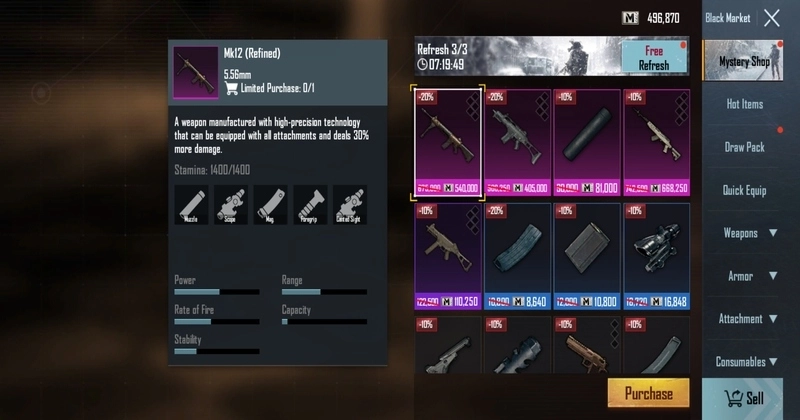Viewport: 800px width, 420px height.
Task: Close the Black Market screen
Action: click(x=771, y=18)
